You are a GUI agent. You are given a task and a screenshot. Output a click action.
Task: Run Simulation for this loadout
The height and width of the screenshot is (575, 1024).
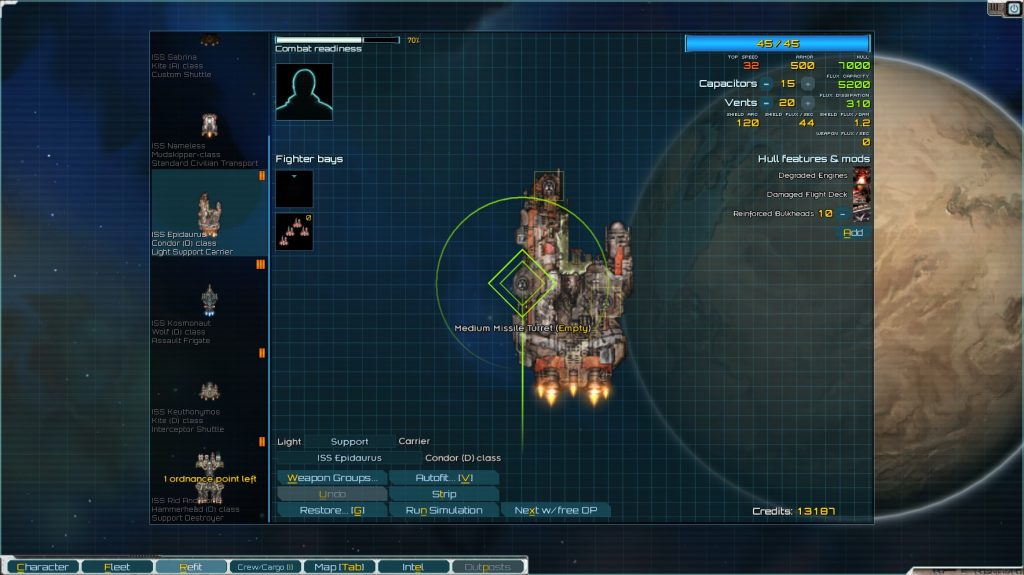pyautogui.click(x=443, y=510)
